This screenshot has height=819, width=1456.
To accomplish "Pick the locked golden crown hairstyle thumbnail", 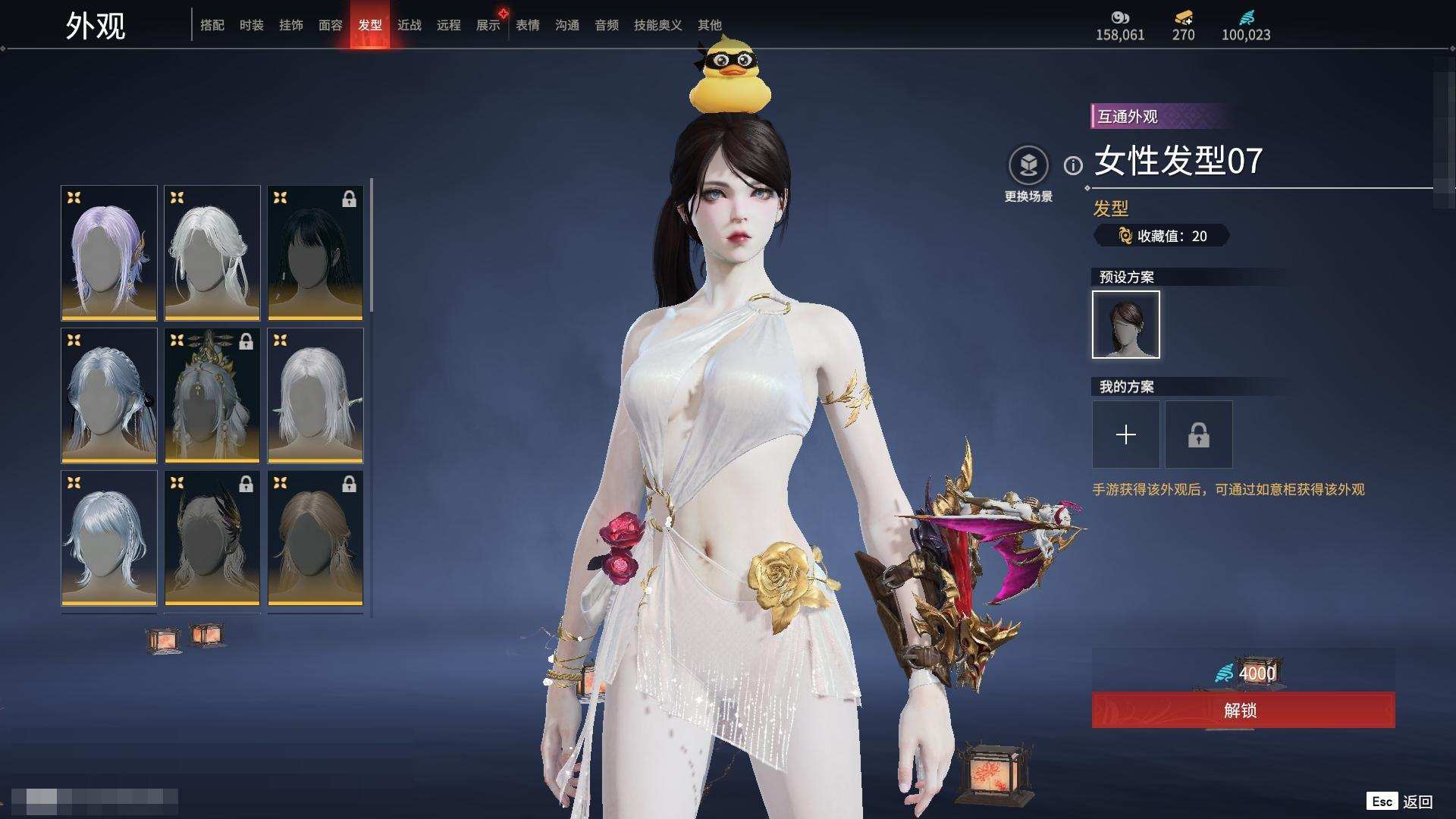I will tap(212, 395).
